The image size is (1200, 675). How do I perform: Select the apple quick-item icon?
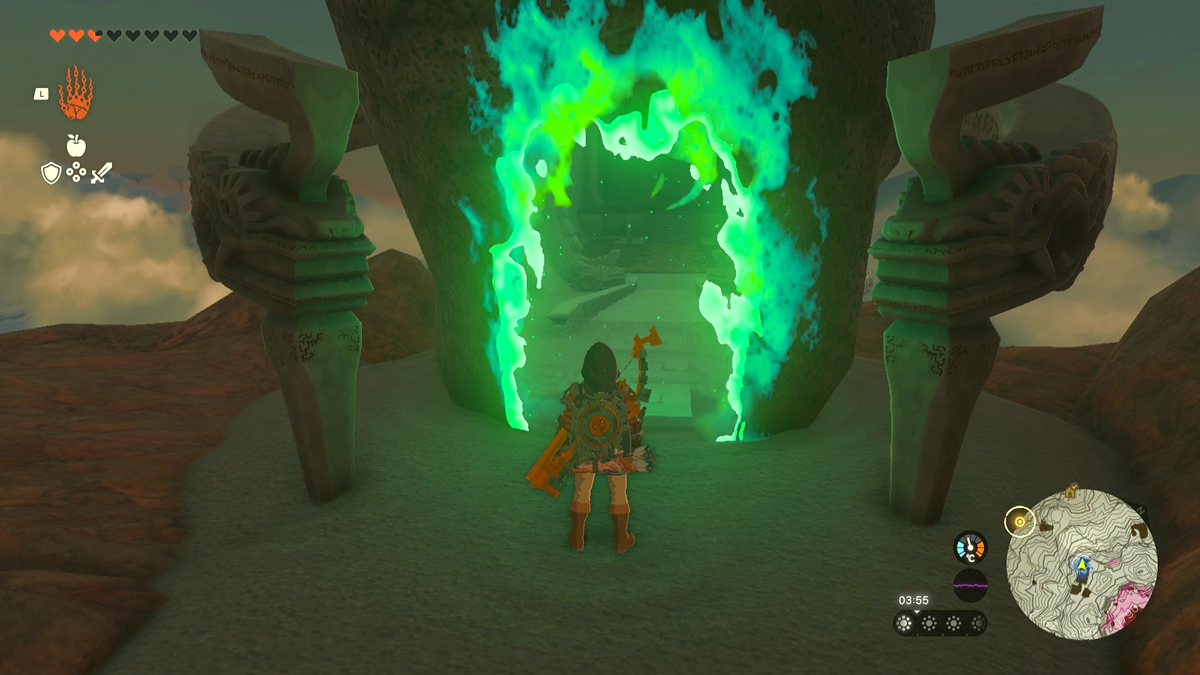(x=76, y=145)
